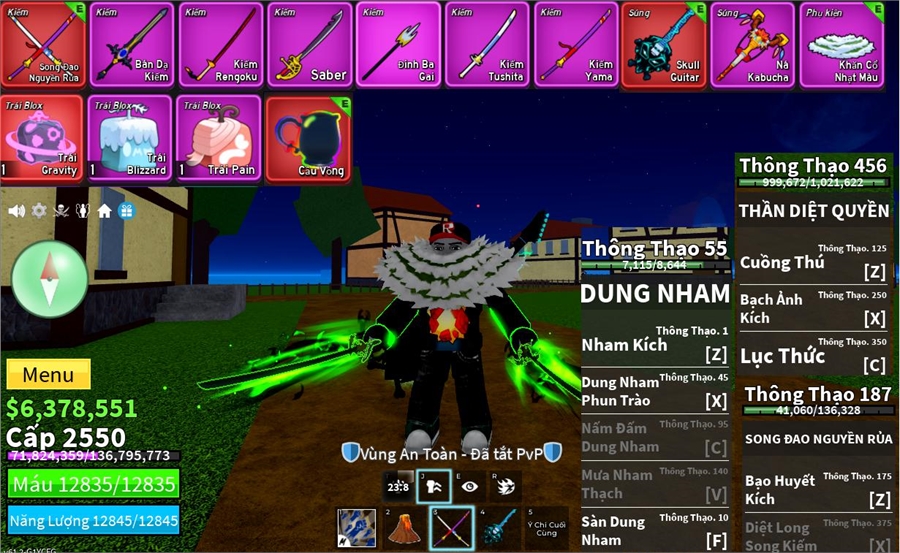Select the Cầu Vồng inventory item
Screen dimensions: 900x553
coord(308,138)
